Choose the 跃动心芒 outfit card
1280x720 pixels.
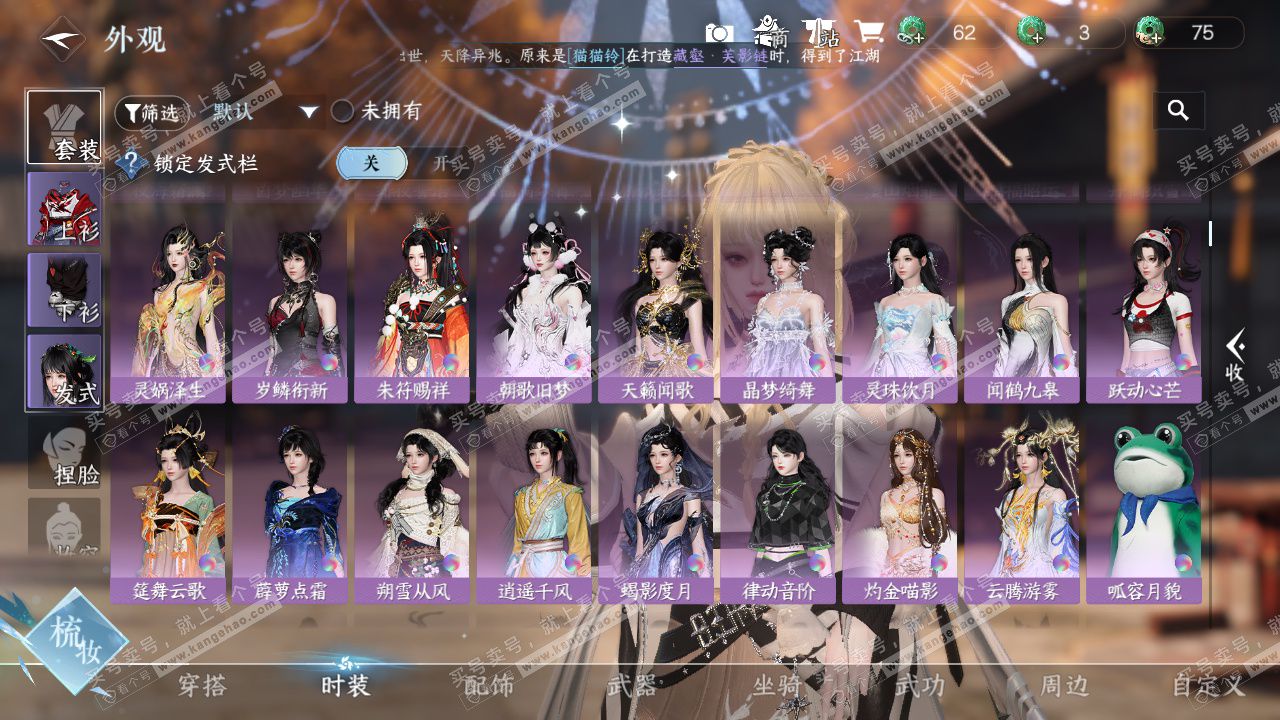click(x=1144, y=312)
